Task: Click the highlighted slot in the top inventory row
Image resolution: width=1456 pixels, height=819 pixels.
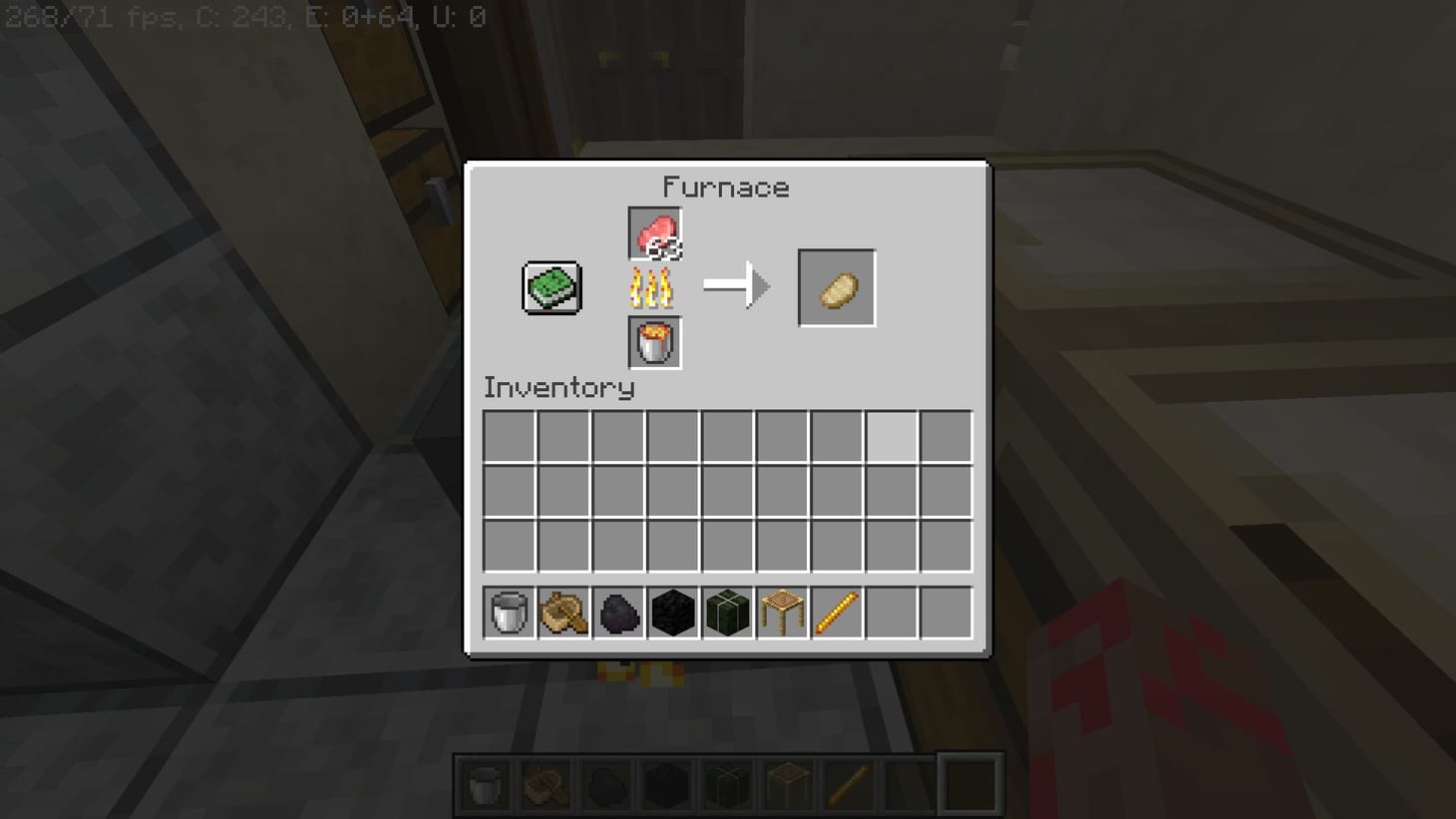Action: click(x=891, y=434)
